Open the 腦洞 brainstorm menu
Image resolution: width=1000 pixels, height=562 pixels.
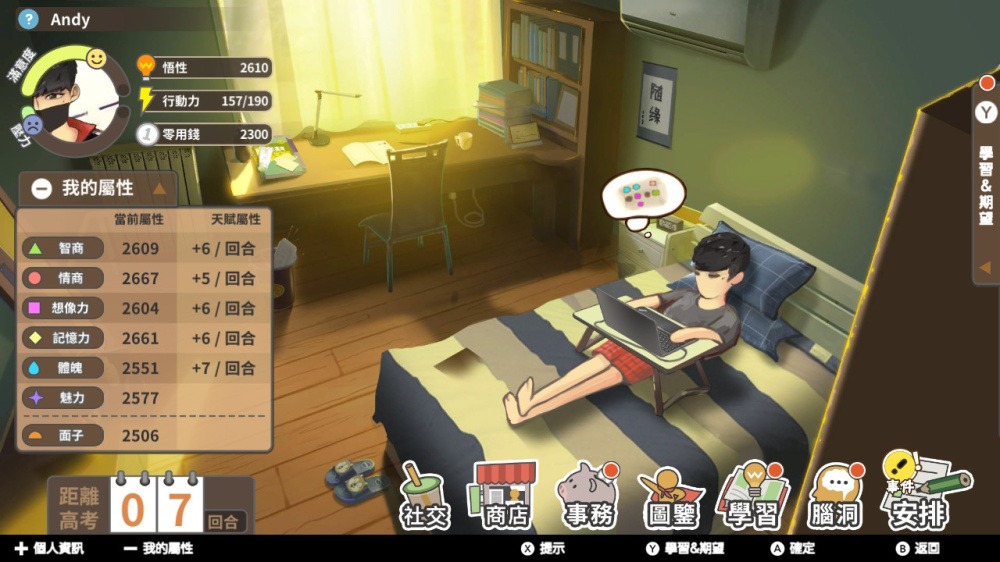click(x=836, y=497)
